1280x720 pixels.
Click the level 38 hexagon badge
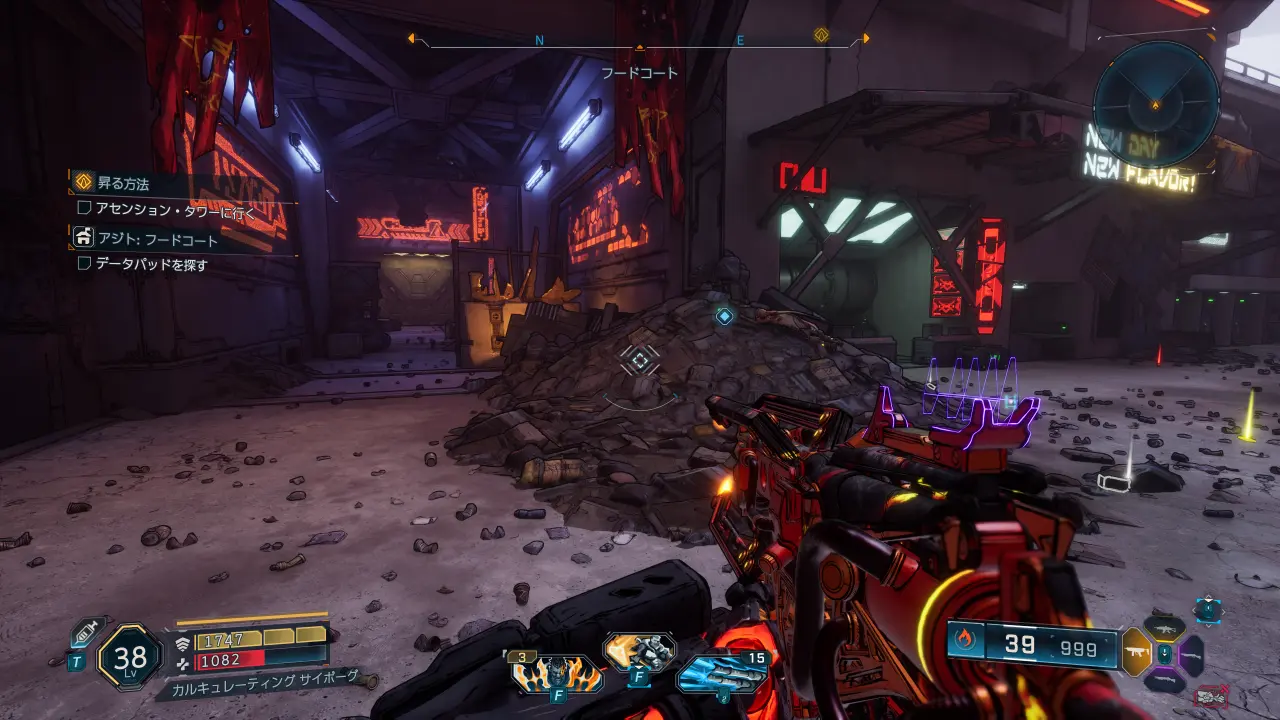click(x=130, y=657)
